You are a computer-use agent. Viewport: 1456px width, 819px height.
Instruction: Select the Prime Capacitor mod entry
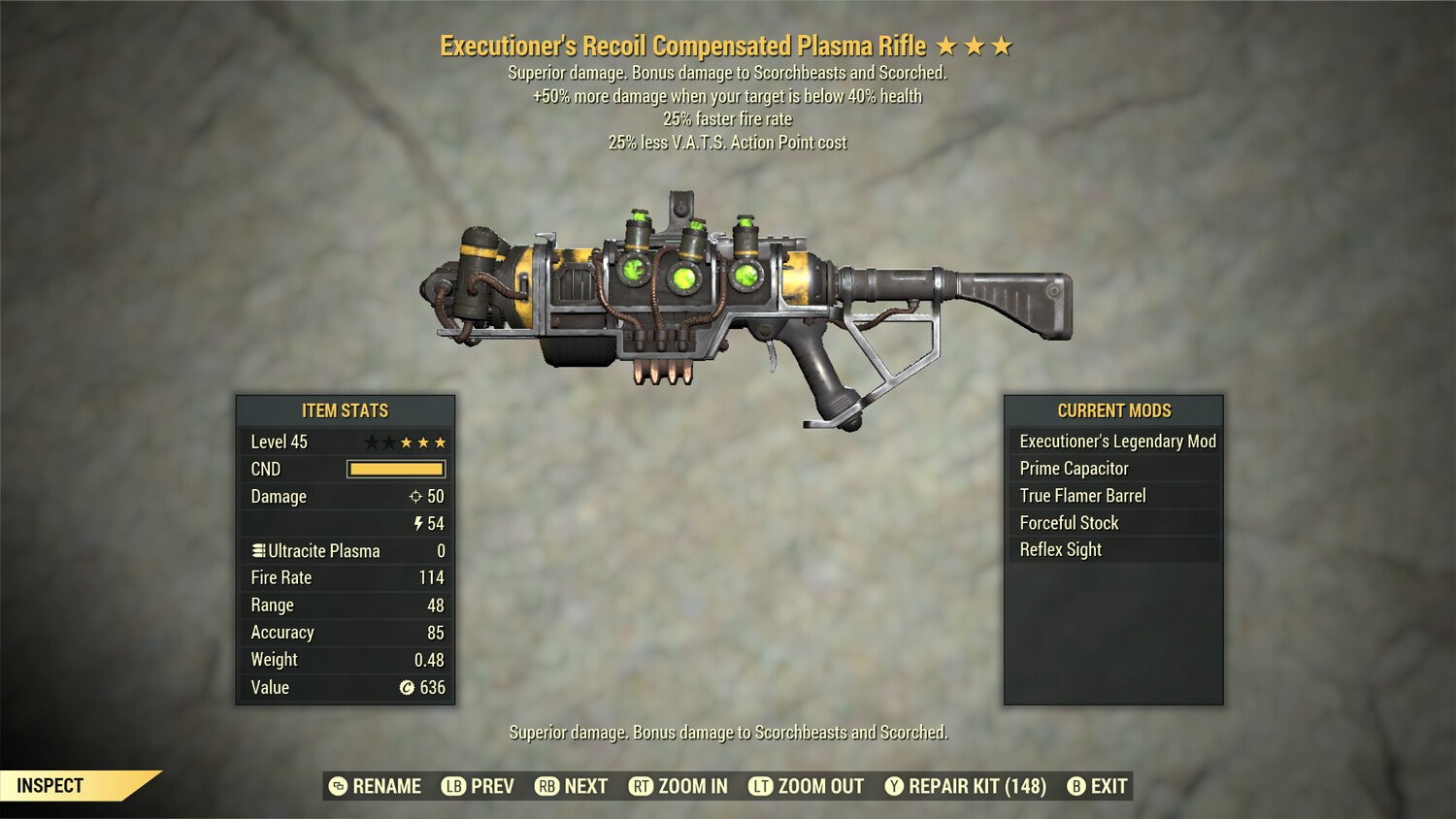point(1074,468)
